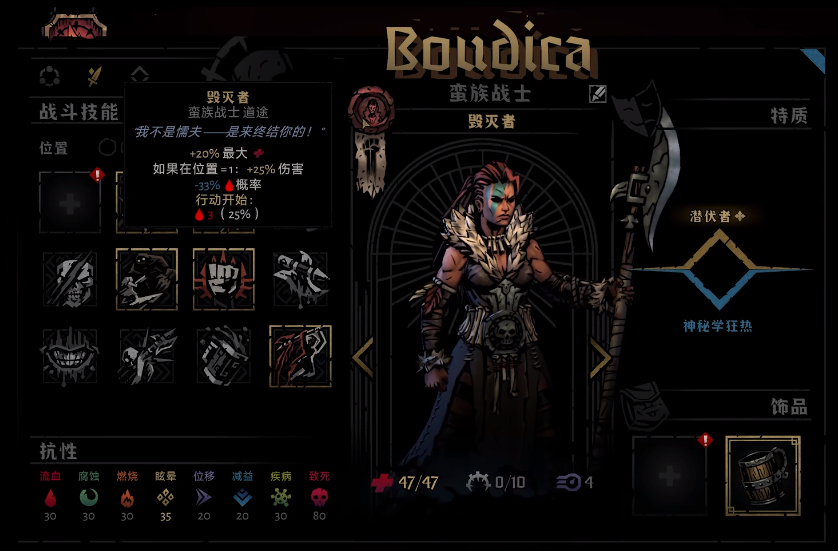Image resolution: width=838 pixels, height=551 pixels.
Task: Click the next hero arrow
Action: (x=600, y=357)
